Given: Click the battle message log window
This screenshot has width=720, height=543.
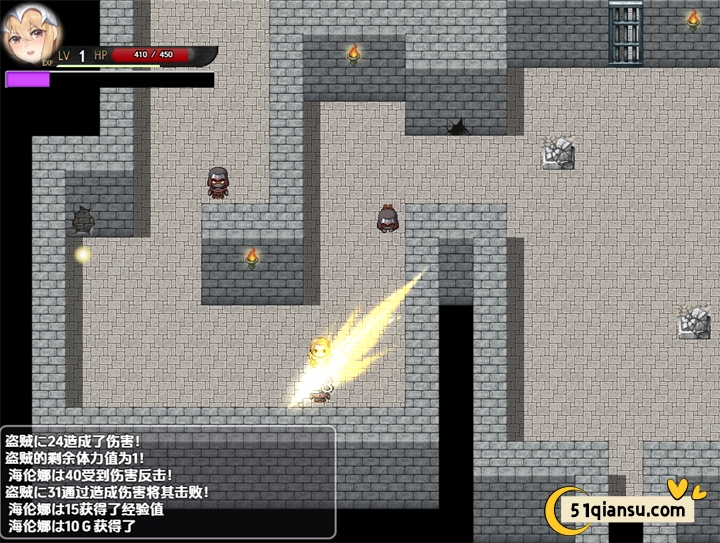Looking at the screenshot, I should click(168, 483).
